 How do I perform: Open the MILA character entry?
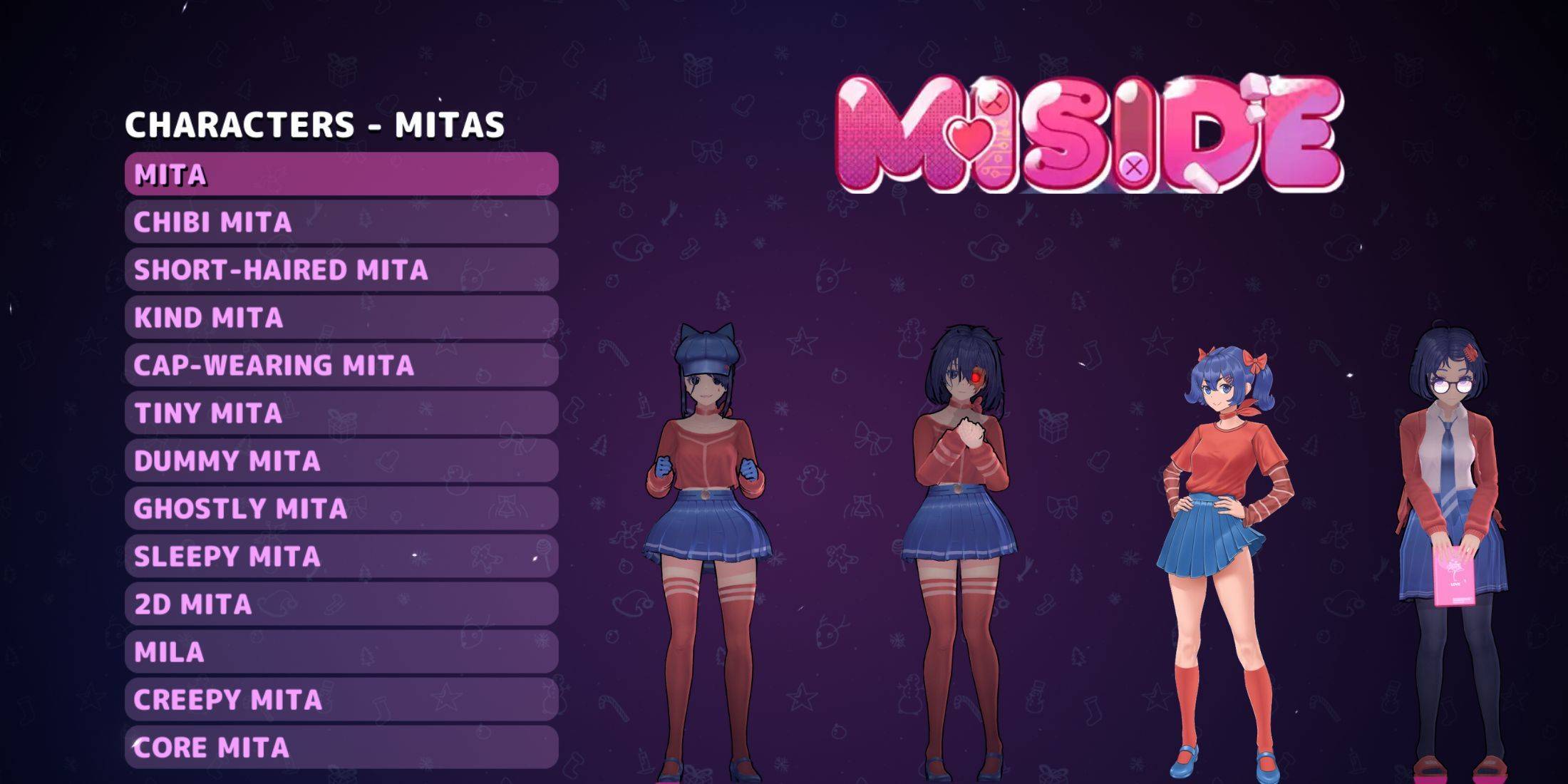(342, 652)
